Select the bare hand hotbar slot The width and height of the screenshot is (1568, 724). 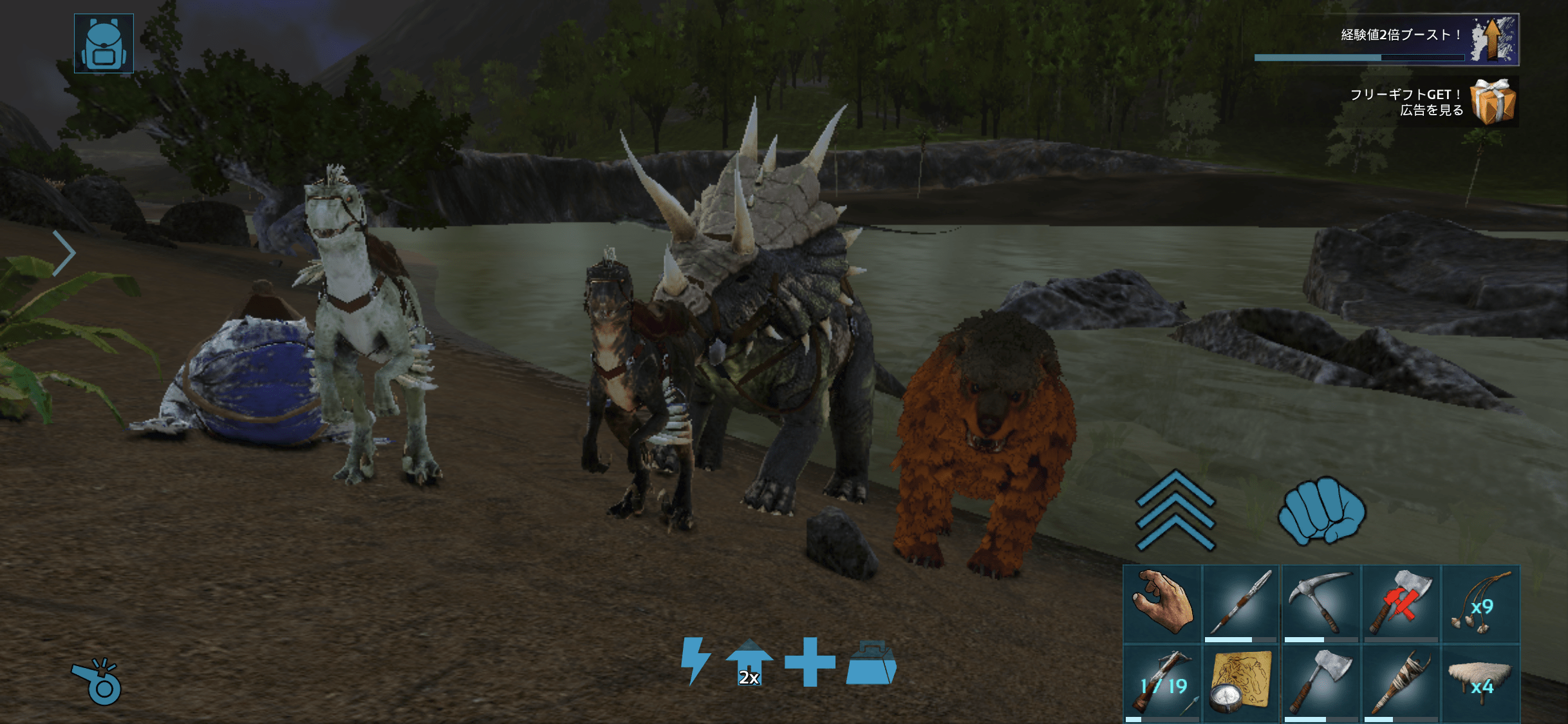pyautogui.click(x=1162, y=603)
